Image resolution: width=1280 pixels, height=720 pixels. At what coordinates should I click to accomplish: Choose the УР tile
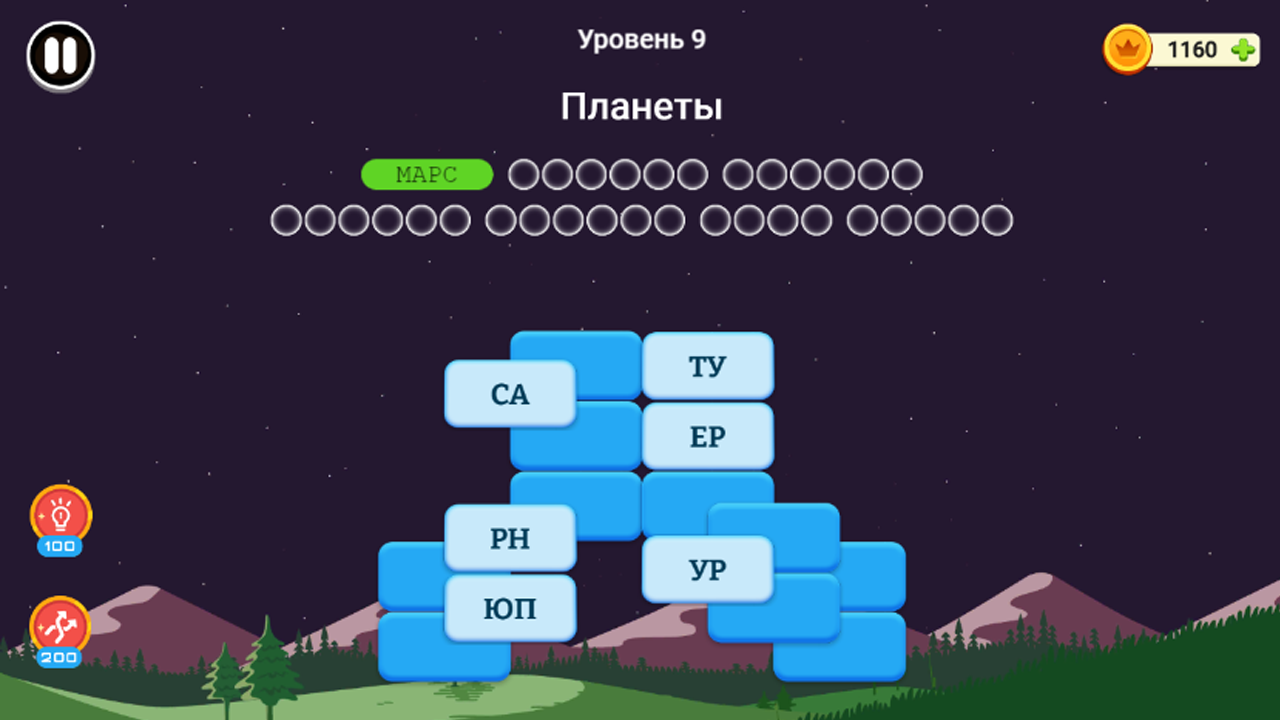click(x=708, y=568)
